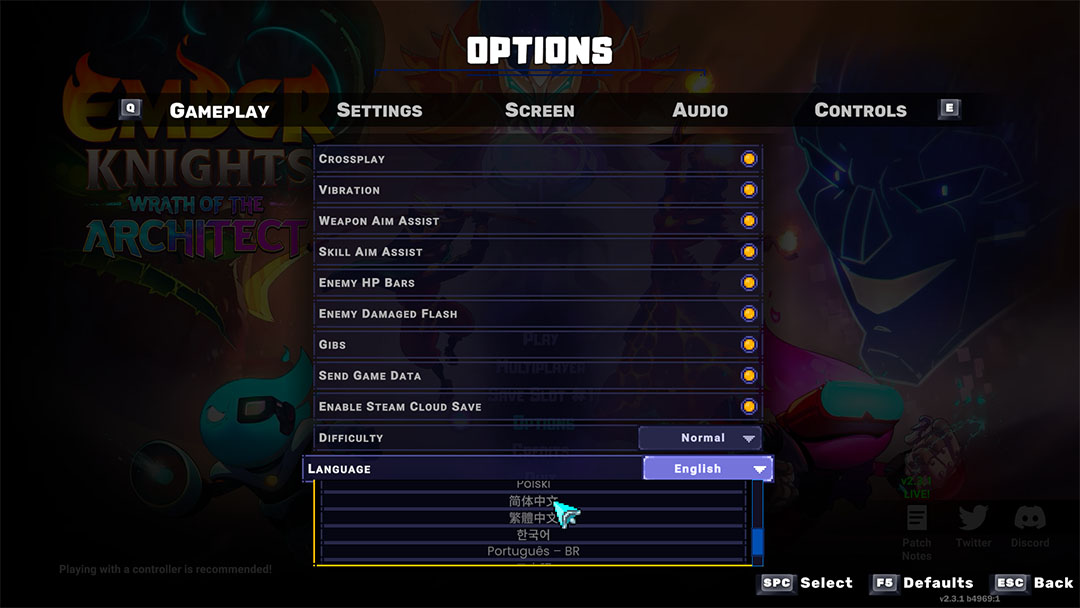This screenshot has width=1080, height=608.
Task: Toggle Weapon Aim Assist
Action: (749, 221)
